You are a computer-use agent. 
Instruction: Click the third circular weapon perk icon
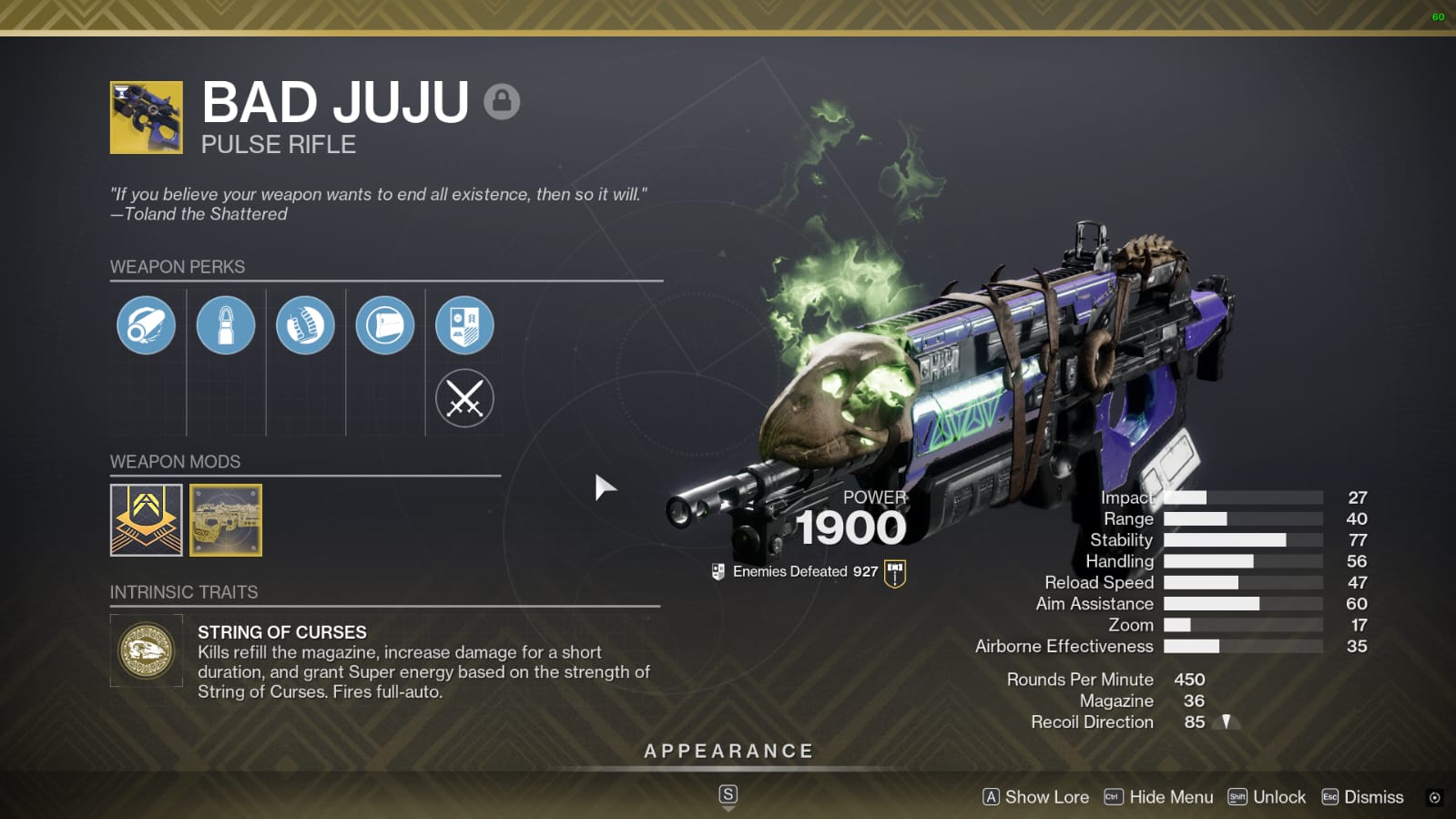(x=305, y=325)
